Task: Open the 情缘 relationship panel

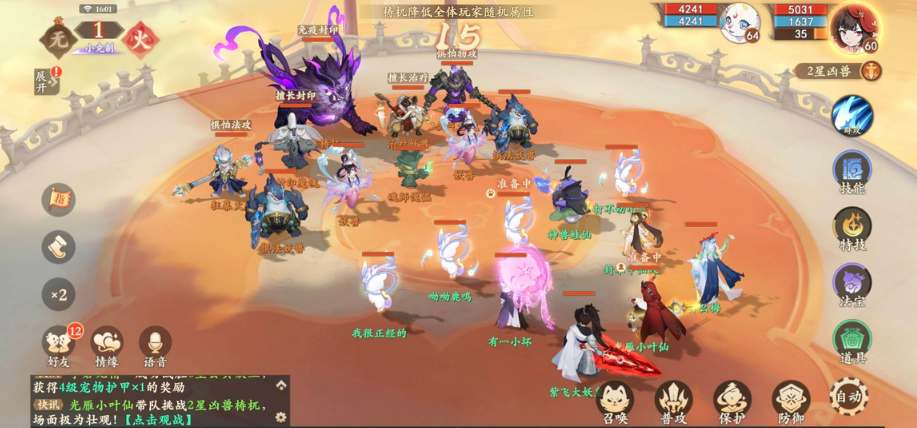Action: (106, 342)
